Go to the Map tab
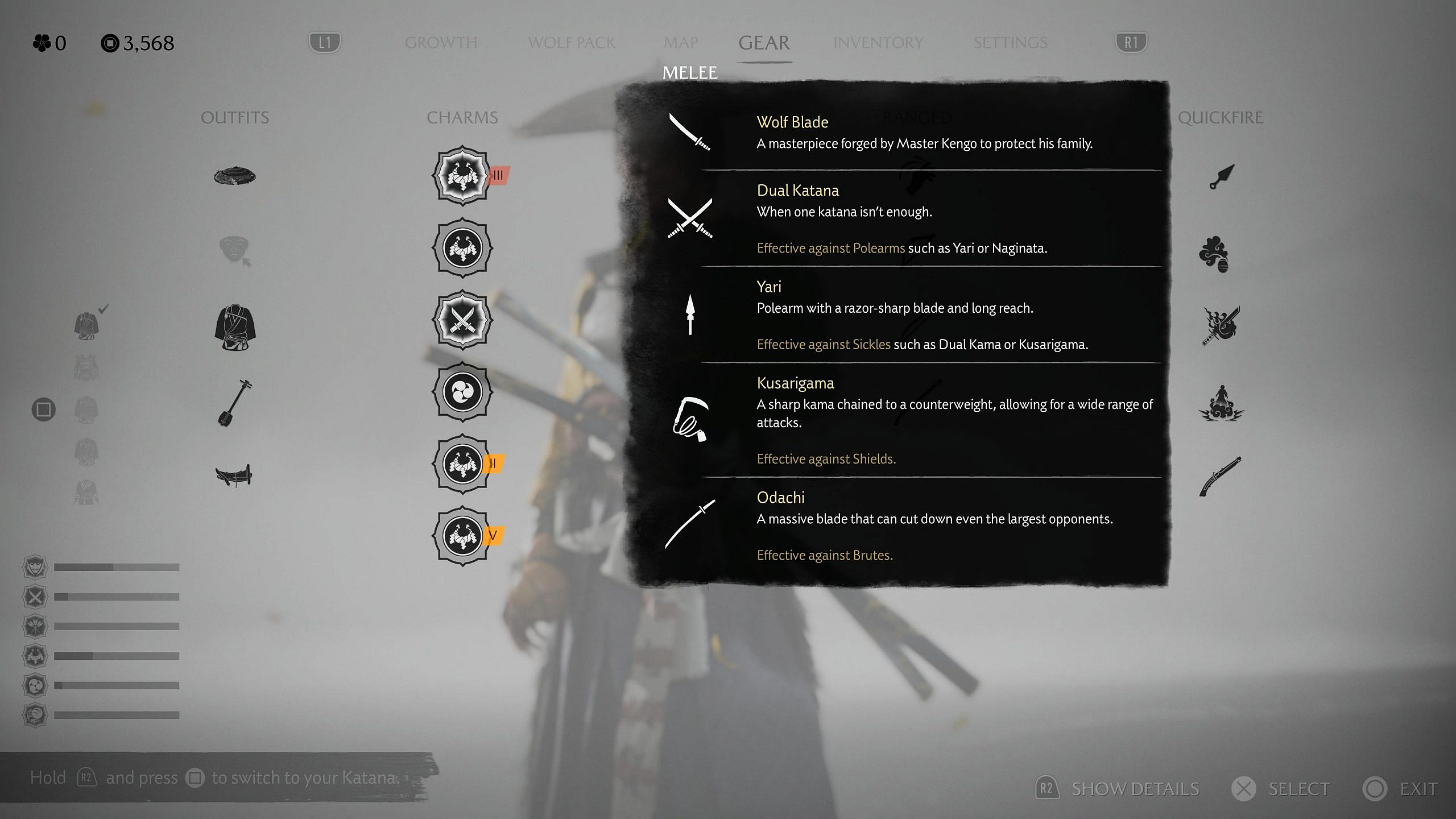The width and height of the screenshot is (1456, 819). coord(680,43)
